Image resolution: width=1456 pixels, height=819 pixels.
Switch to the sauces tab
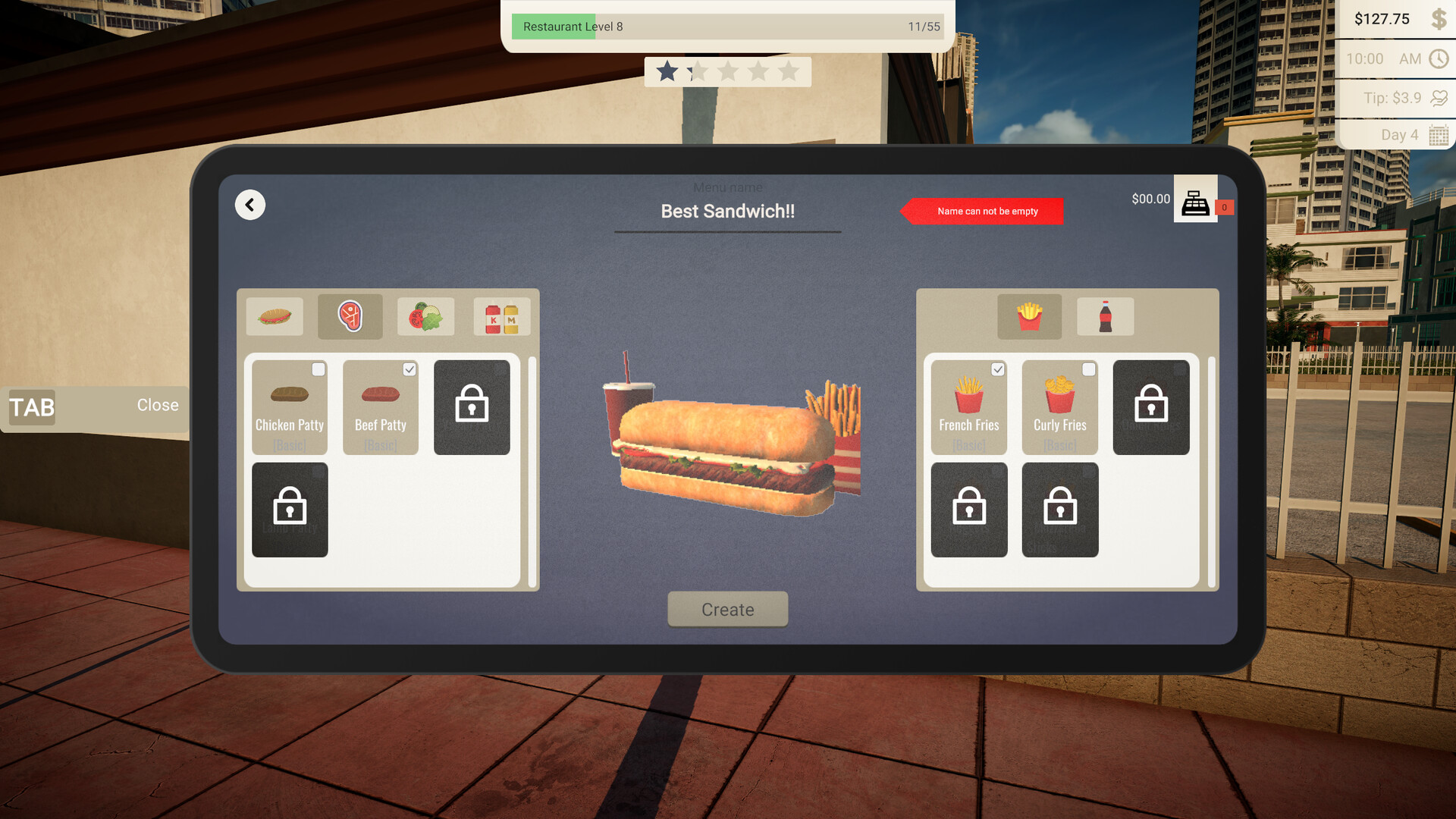pos(501,316)
